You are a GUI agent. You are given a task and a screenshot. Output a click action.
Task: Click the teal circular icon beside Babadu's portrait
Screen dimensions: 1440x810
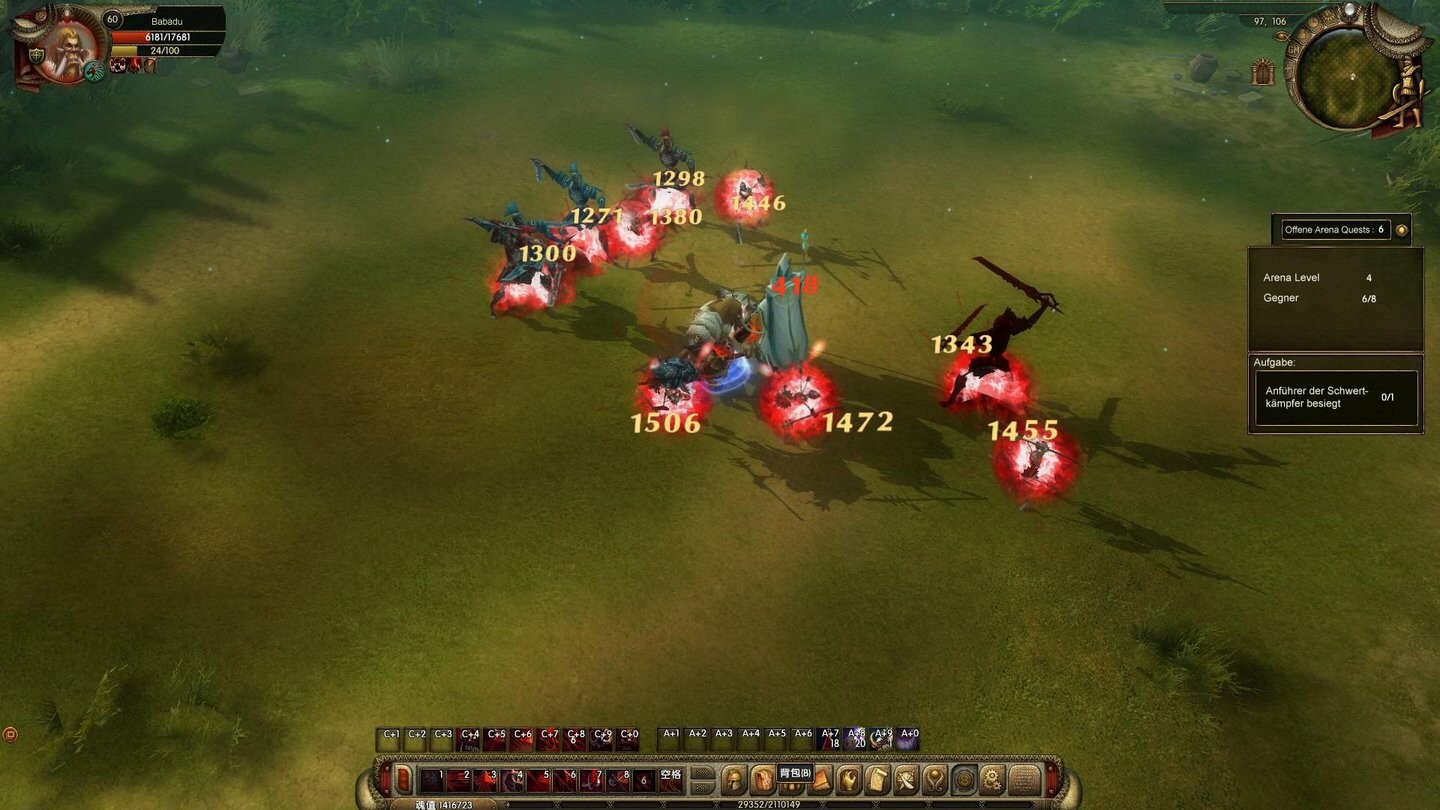point(93,71)
